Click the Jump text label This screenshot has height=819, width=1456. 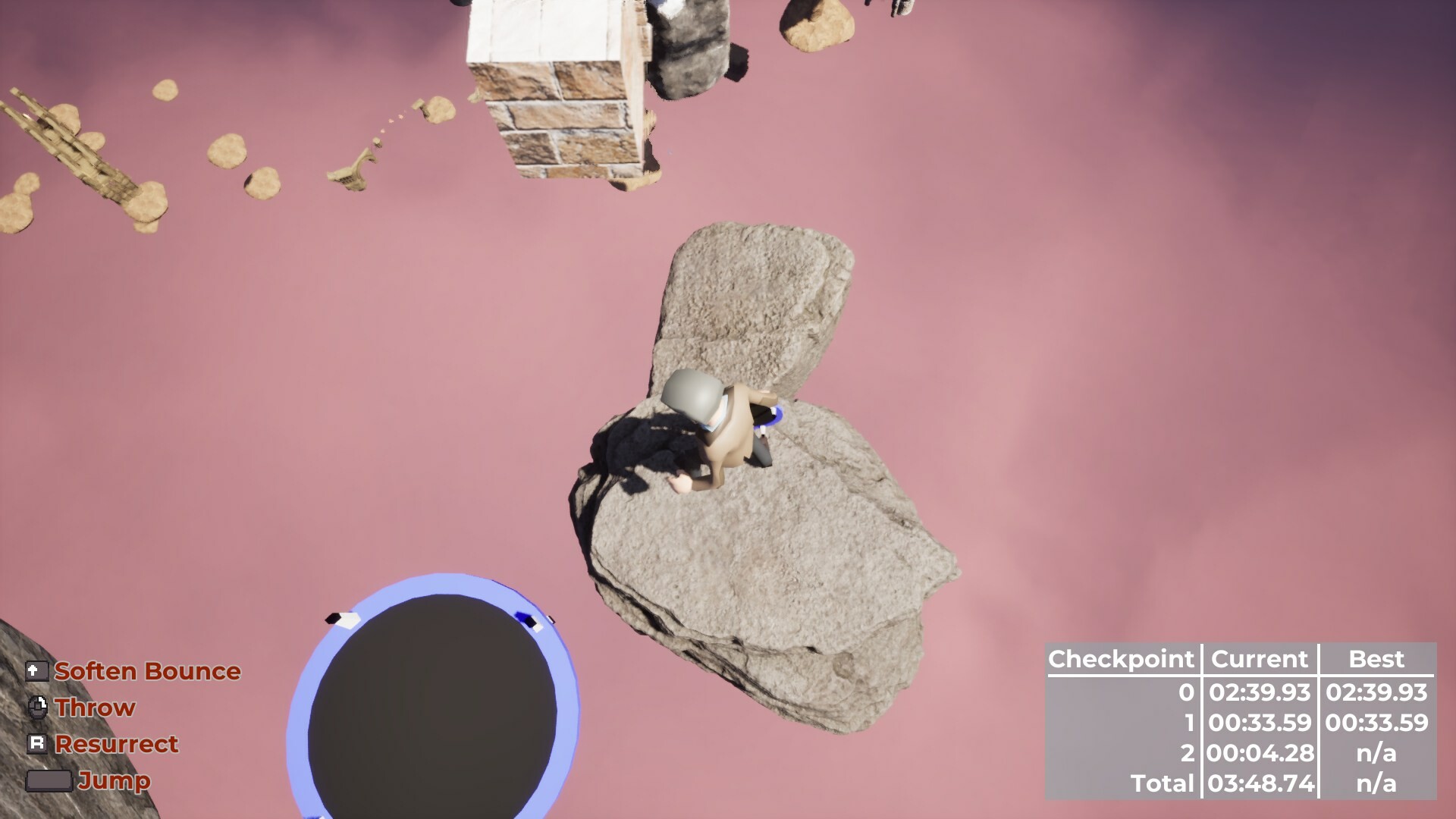pyautogui.click(x=114, y=781)
